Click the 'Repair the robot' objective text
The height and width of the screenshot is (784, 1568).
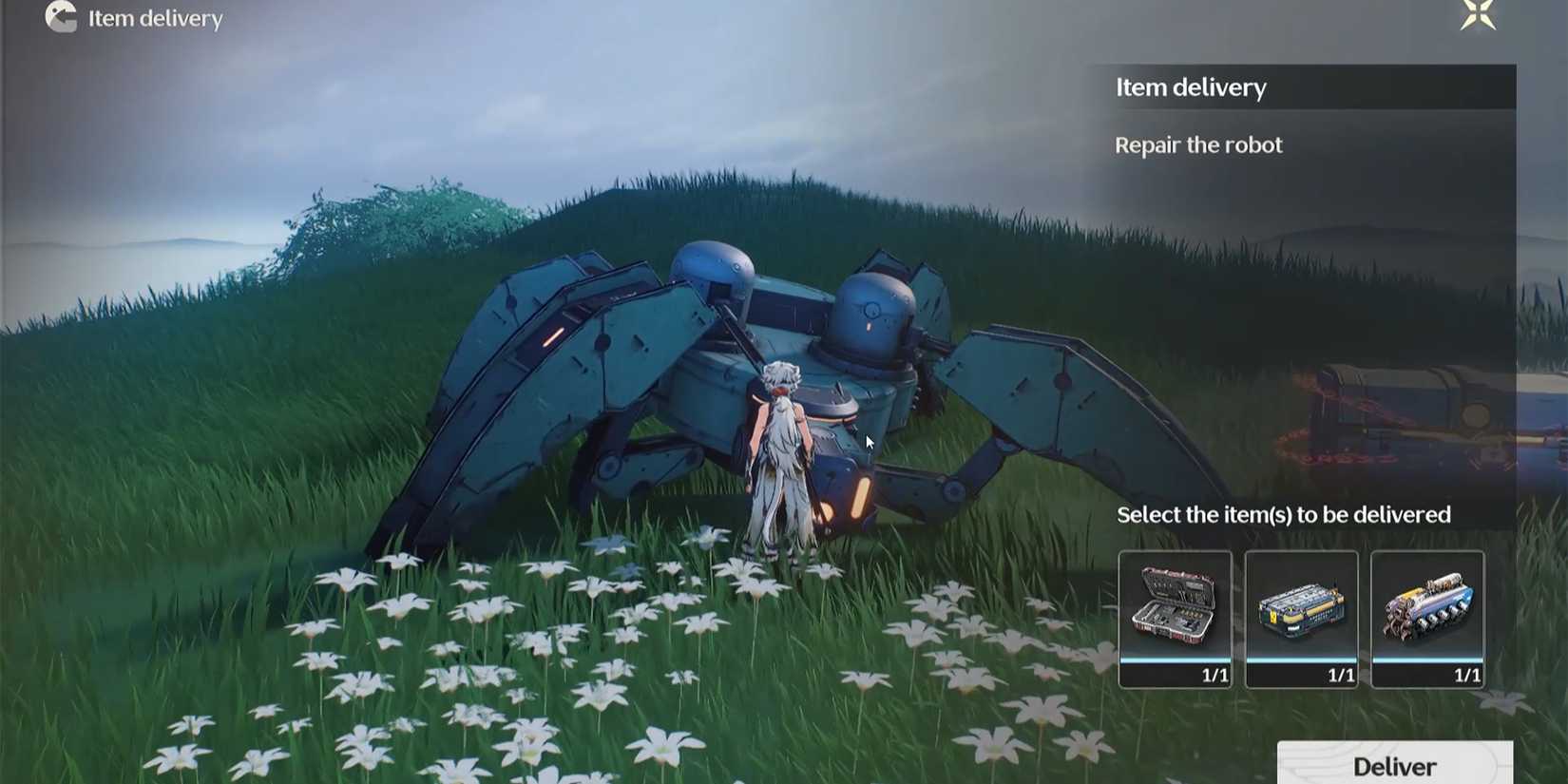[1198, 144]
